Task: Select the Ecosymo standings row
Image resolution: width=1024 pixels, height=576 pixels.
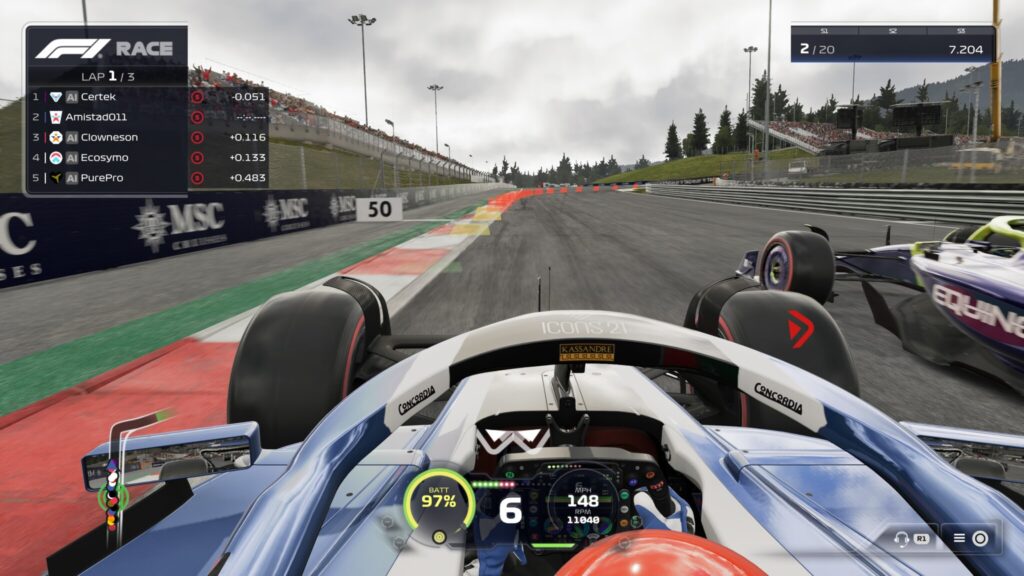Action: pyautogui.click(x=108, y=157)
